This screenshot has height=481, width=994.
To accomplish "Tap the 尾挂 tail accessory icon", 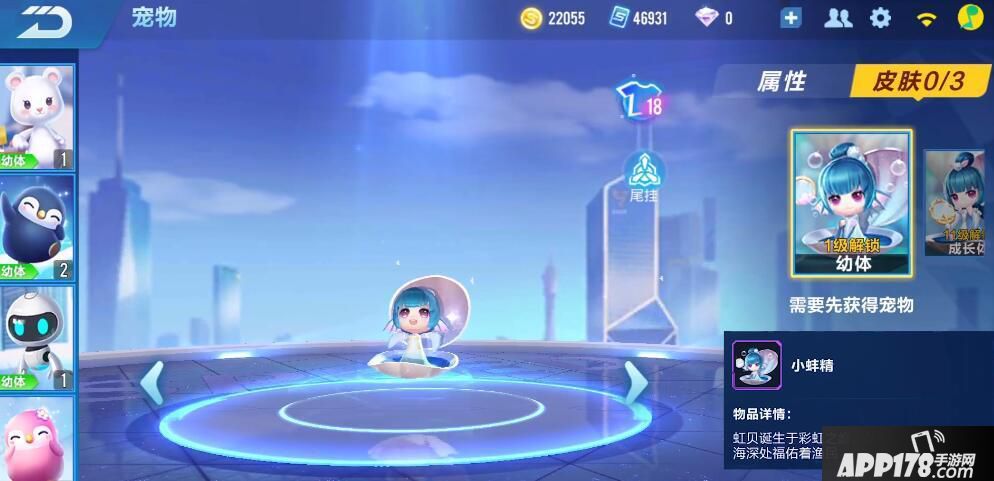I will tap(643, 177).
